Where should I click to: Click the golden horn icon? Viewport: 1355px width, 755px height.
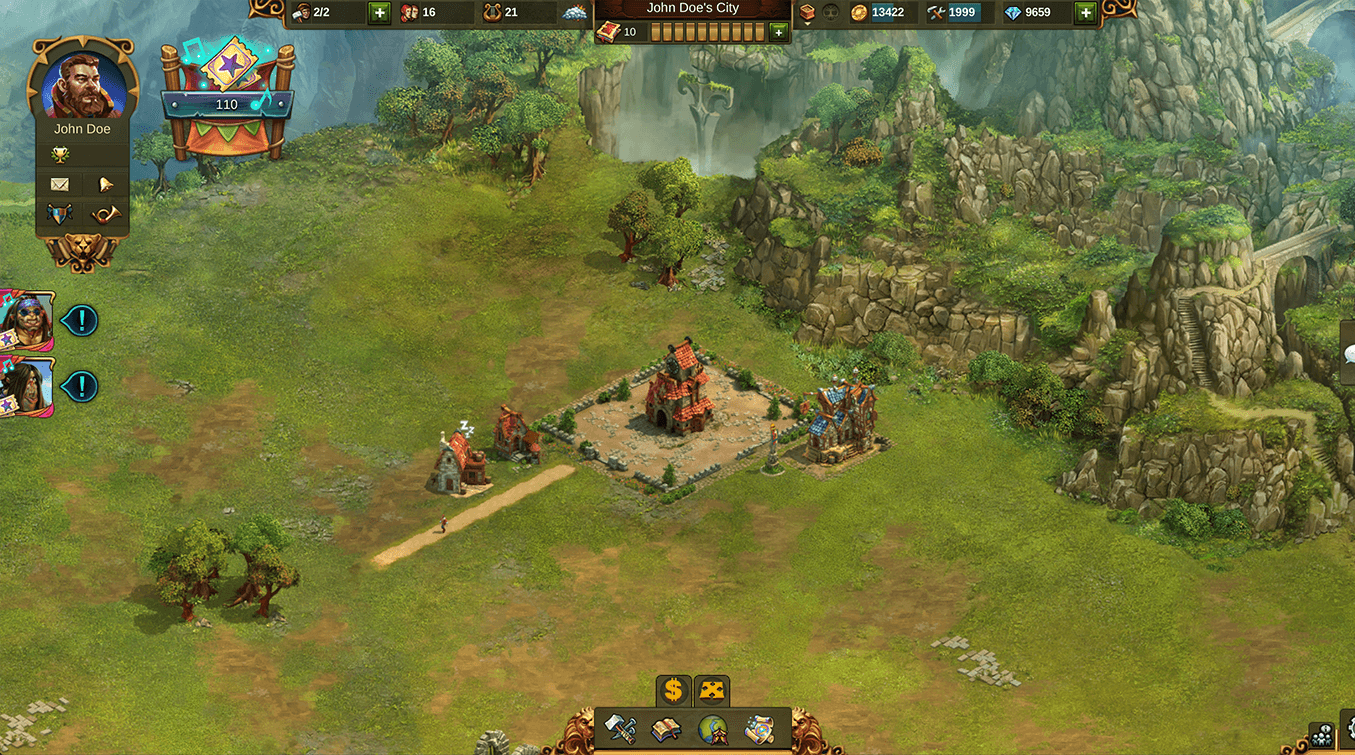105,214
